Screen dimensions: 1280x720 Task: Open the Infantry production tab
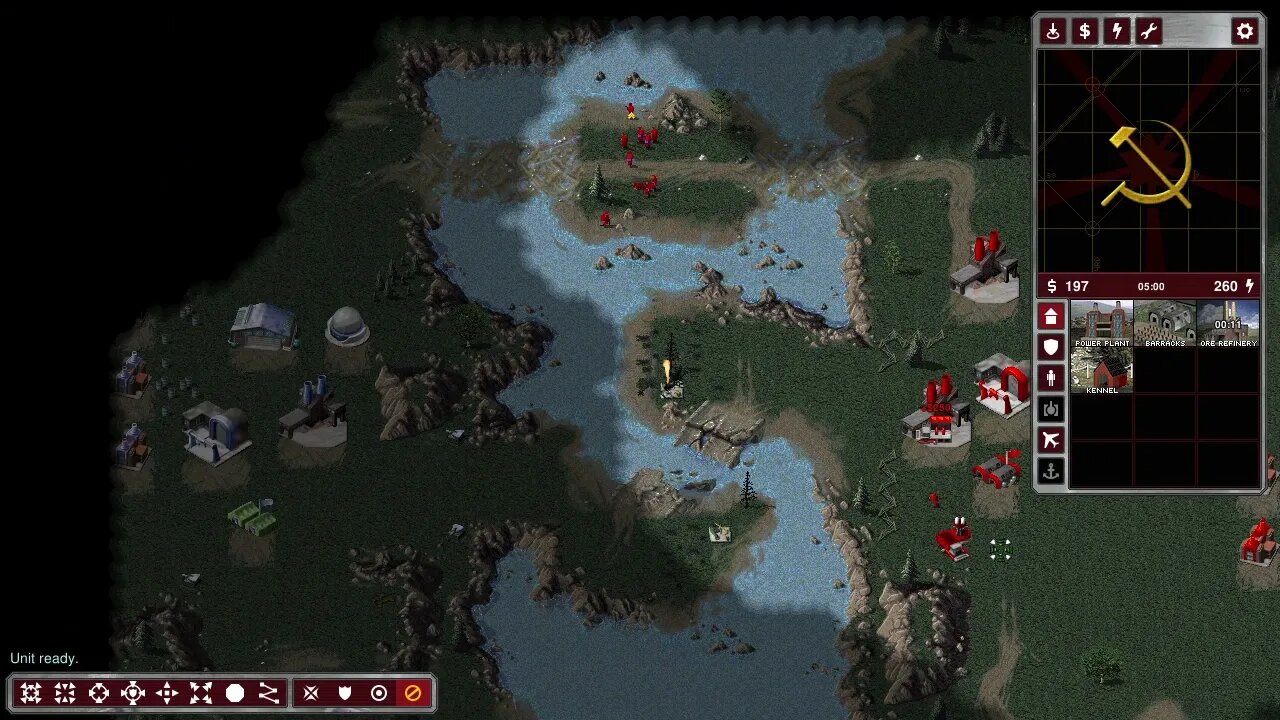[1051, 378]
